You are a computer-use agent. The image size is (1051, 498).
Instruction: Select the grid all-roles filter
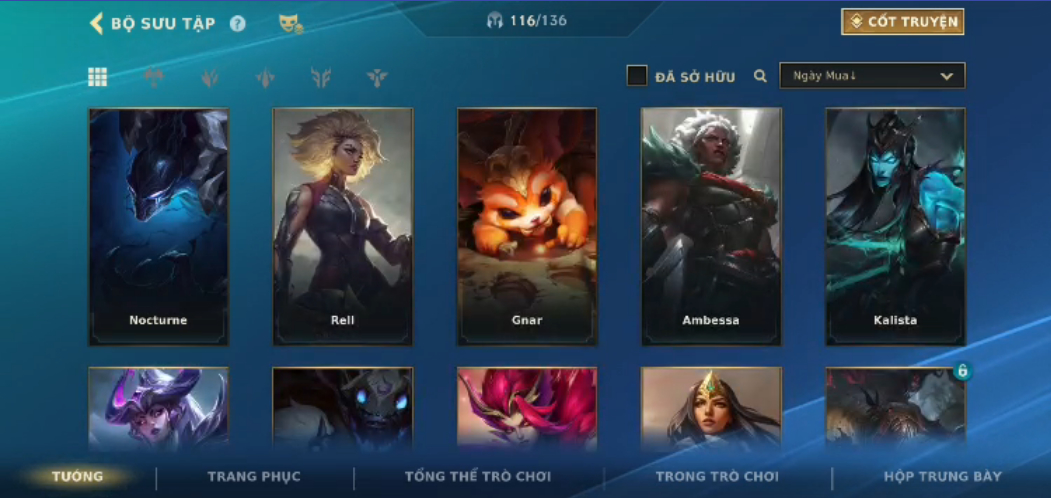click(98, 77)
